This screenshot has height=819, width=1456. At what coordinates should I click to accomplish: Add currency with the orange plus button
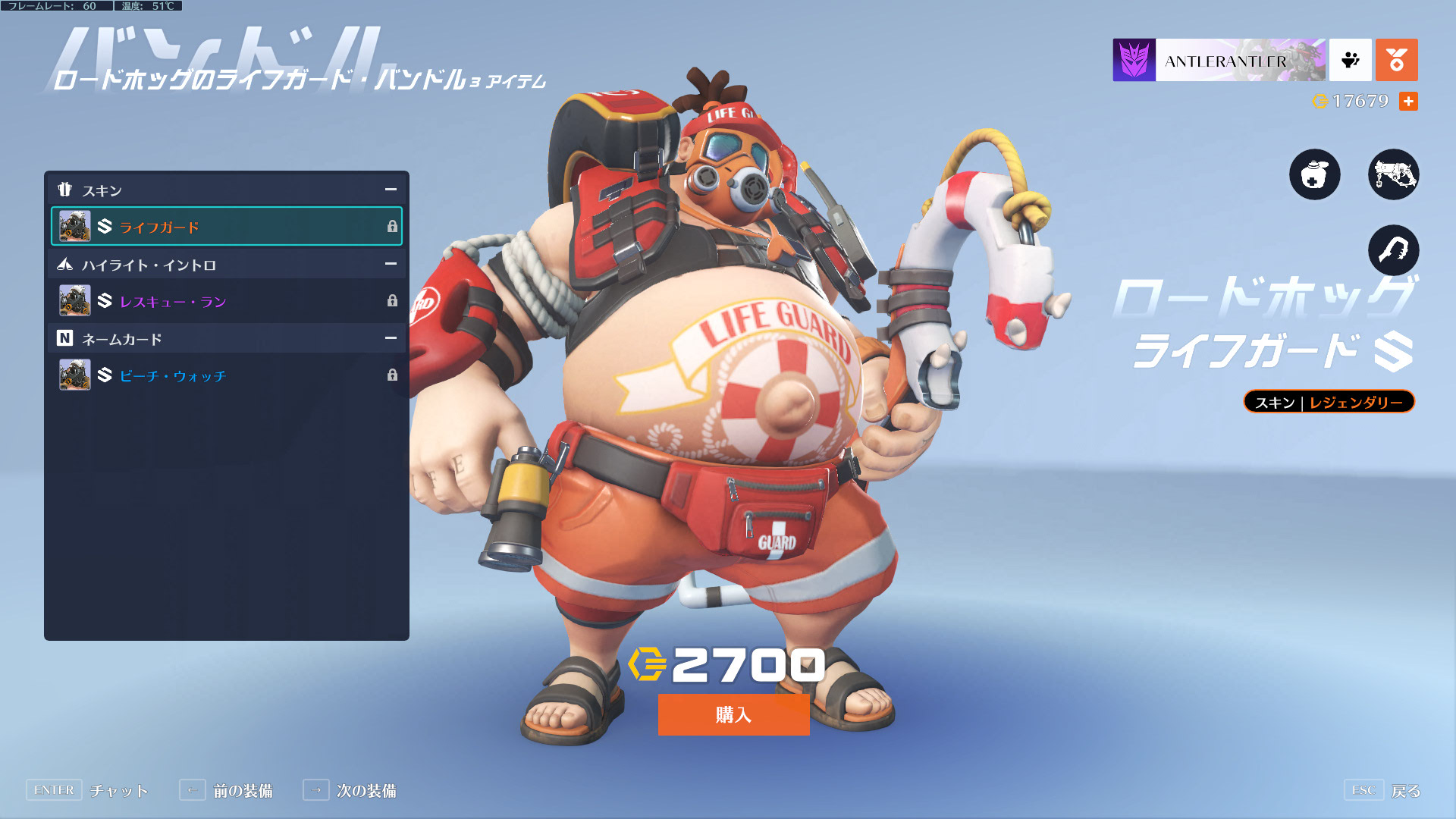1408,101
